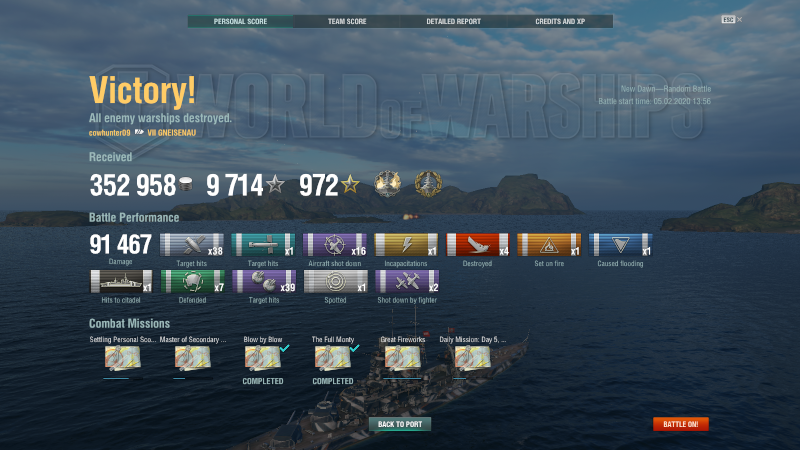Inspect the Master of Secondary mission

(192, 357)
